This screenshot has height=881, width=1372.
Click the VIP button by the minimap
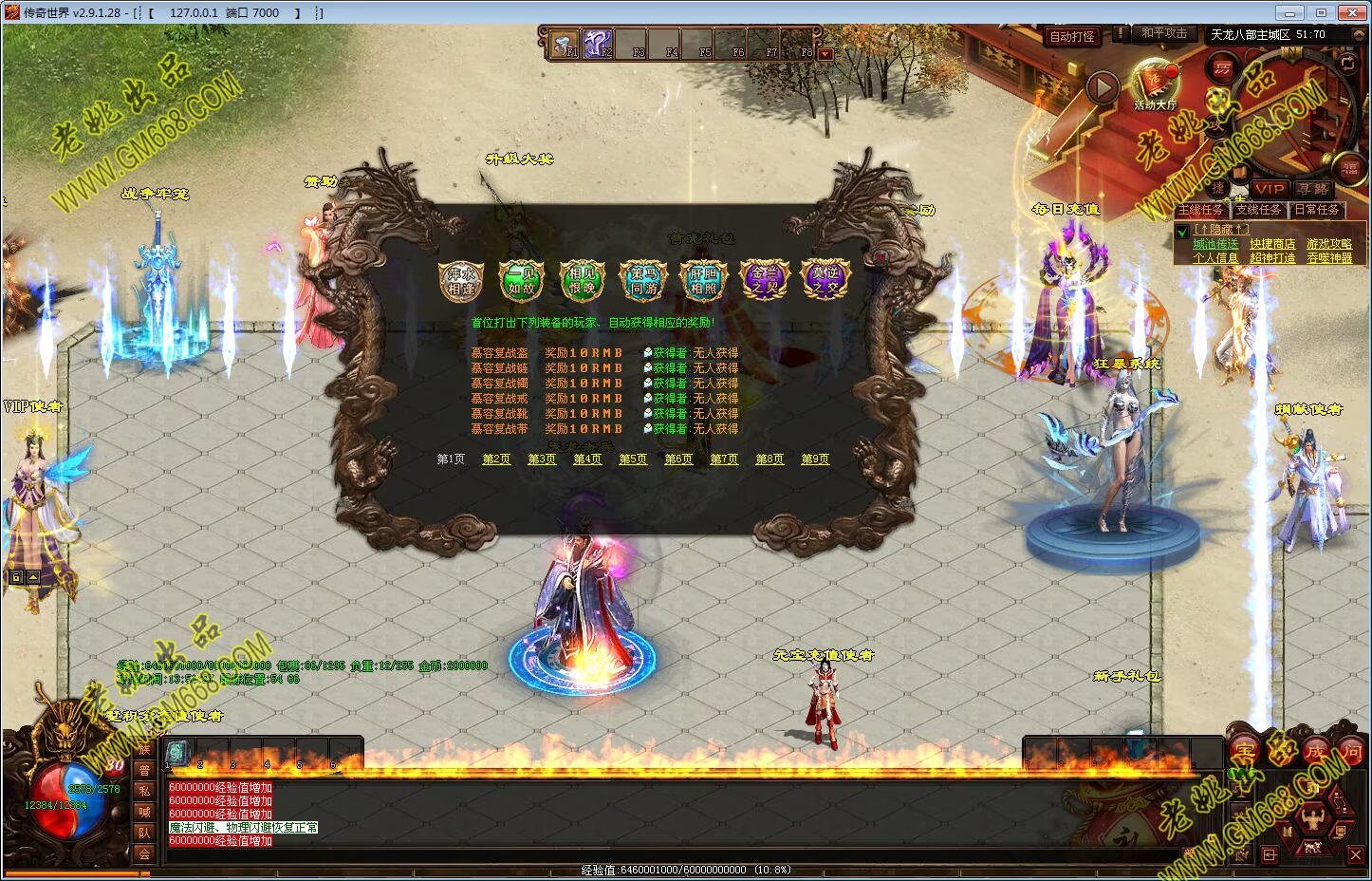tap(1270, 189)
